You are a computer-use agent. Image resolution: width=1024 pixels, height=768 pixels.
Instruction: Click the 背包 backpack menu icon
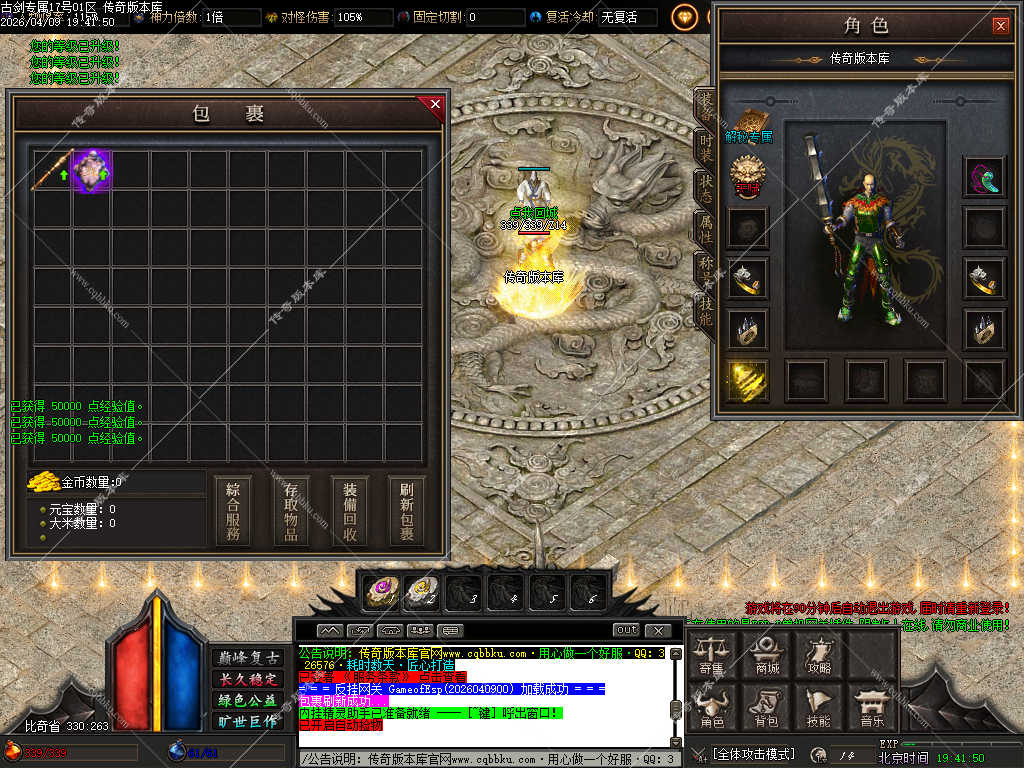pyautogui.click(x=767, y=707)
